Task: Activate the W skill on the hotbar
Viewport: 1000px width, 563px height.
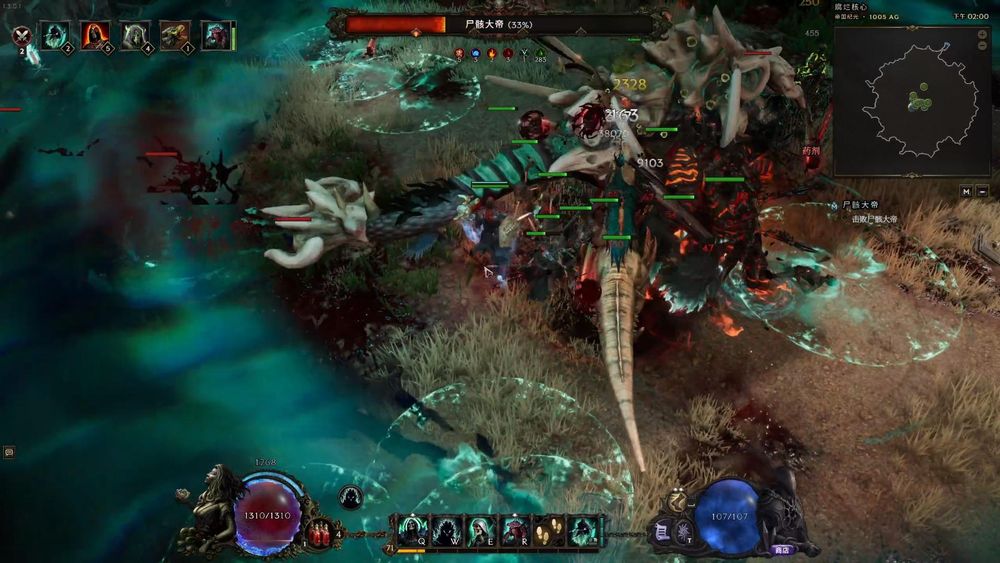Action: [445, 529]
